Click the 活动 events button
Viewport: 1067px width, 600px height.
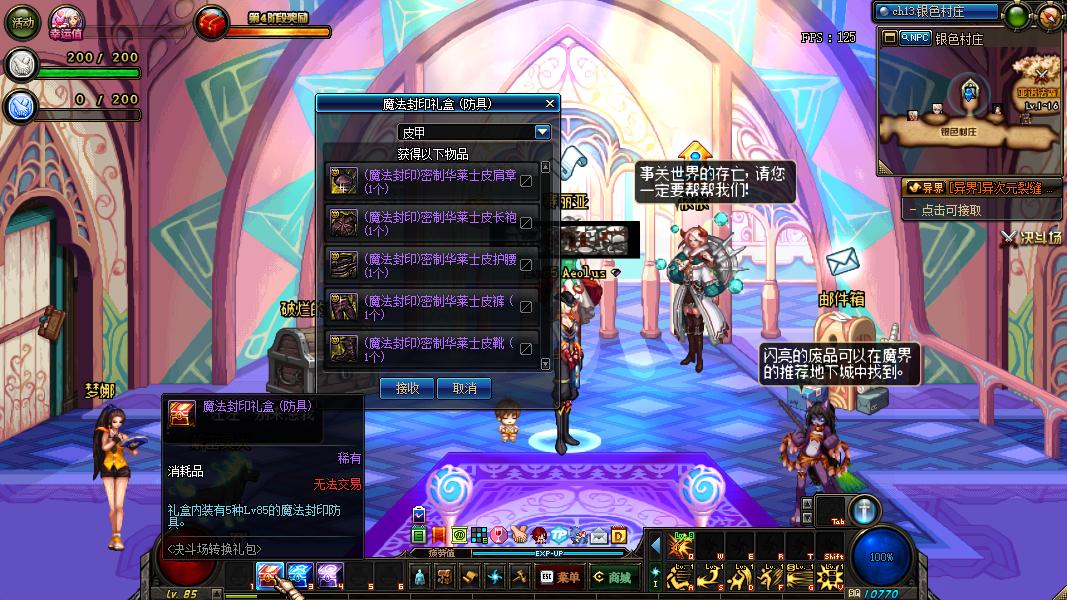coord(22,22)
